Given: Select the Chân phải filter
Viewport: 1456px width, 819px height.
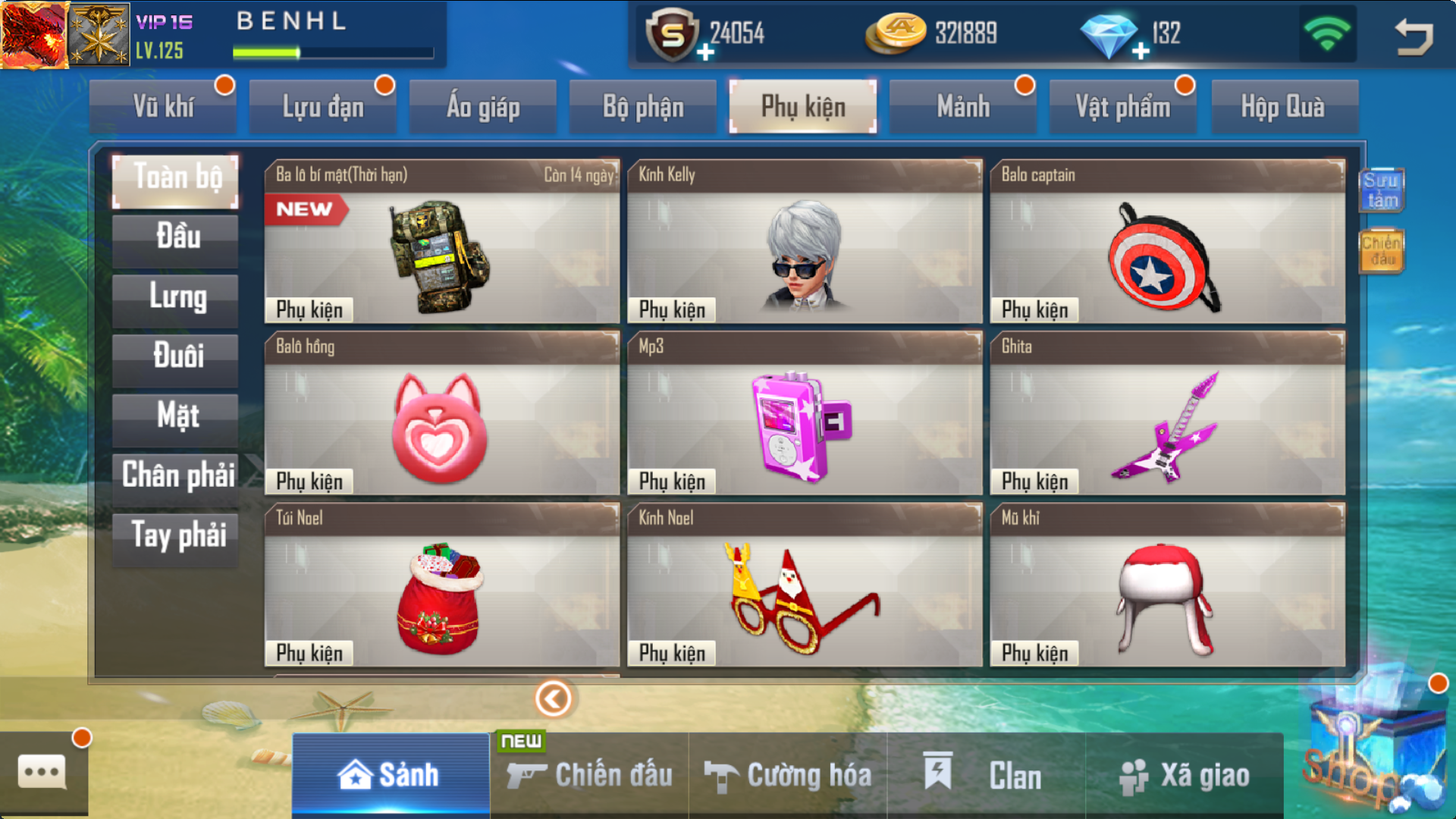Looking at the screenshot, I should coord(176,476).
